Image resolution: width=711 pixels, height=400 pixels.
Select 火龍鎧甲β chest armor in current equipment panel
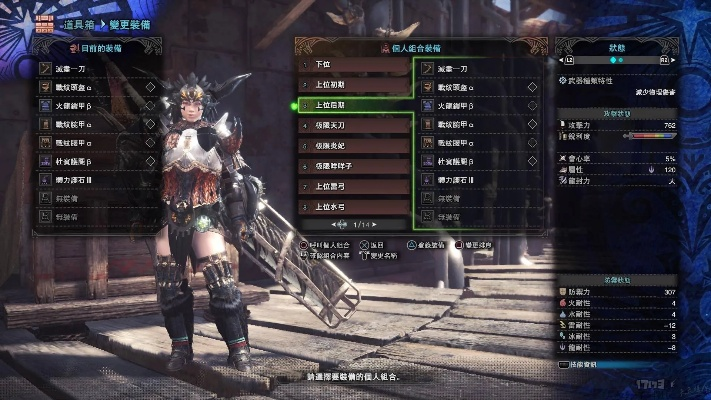[95, 105]
